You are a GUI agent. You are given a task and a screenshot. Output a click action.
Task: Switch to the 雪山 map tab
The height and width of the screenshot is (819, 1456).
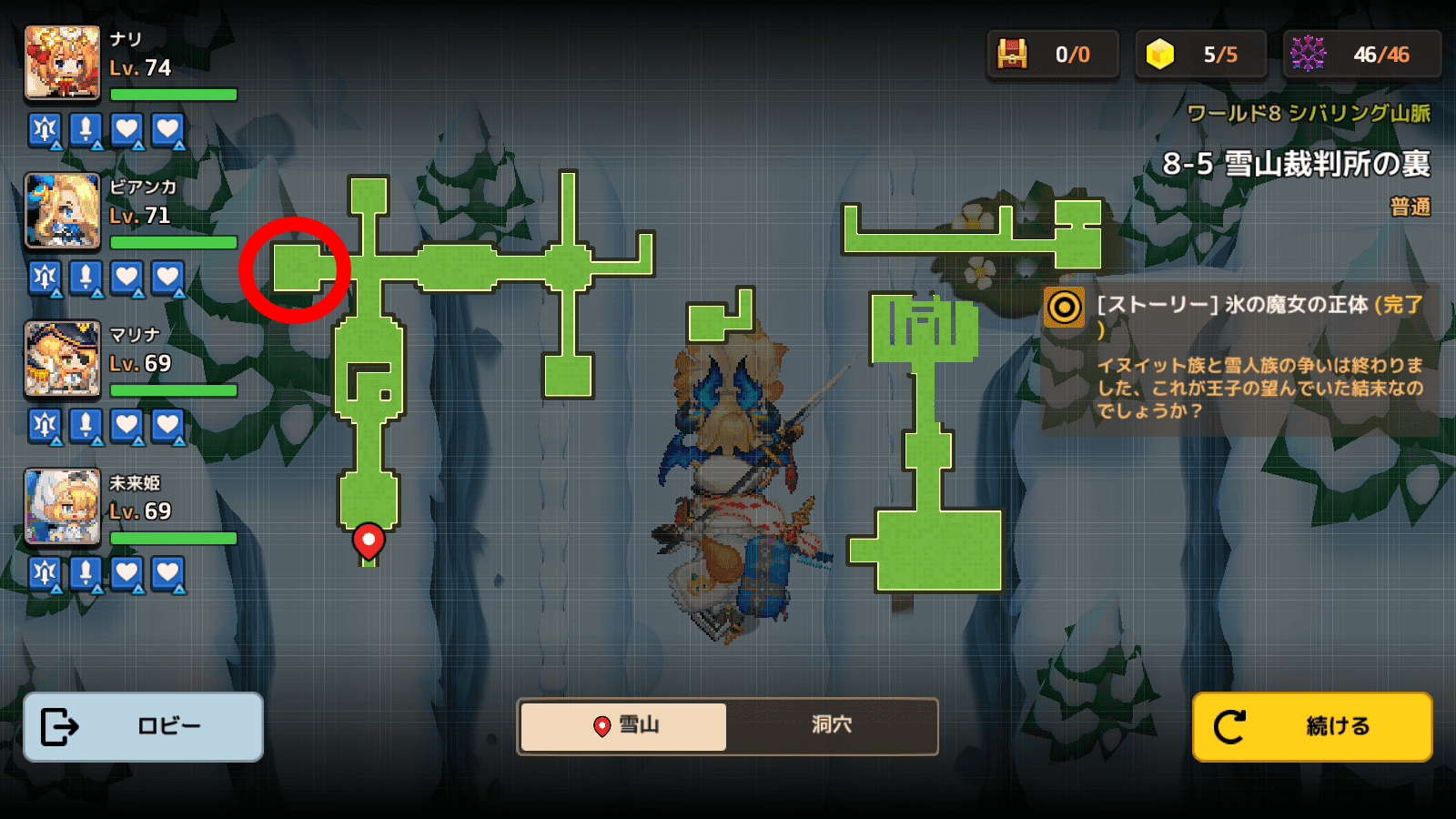pos(624,726)
